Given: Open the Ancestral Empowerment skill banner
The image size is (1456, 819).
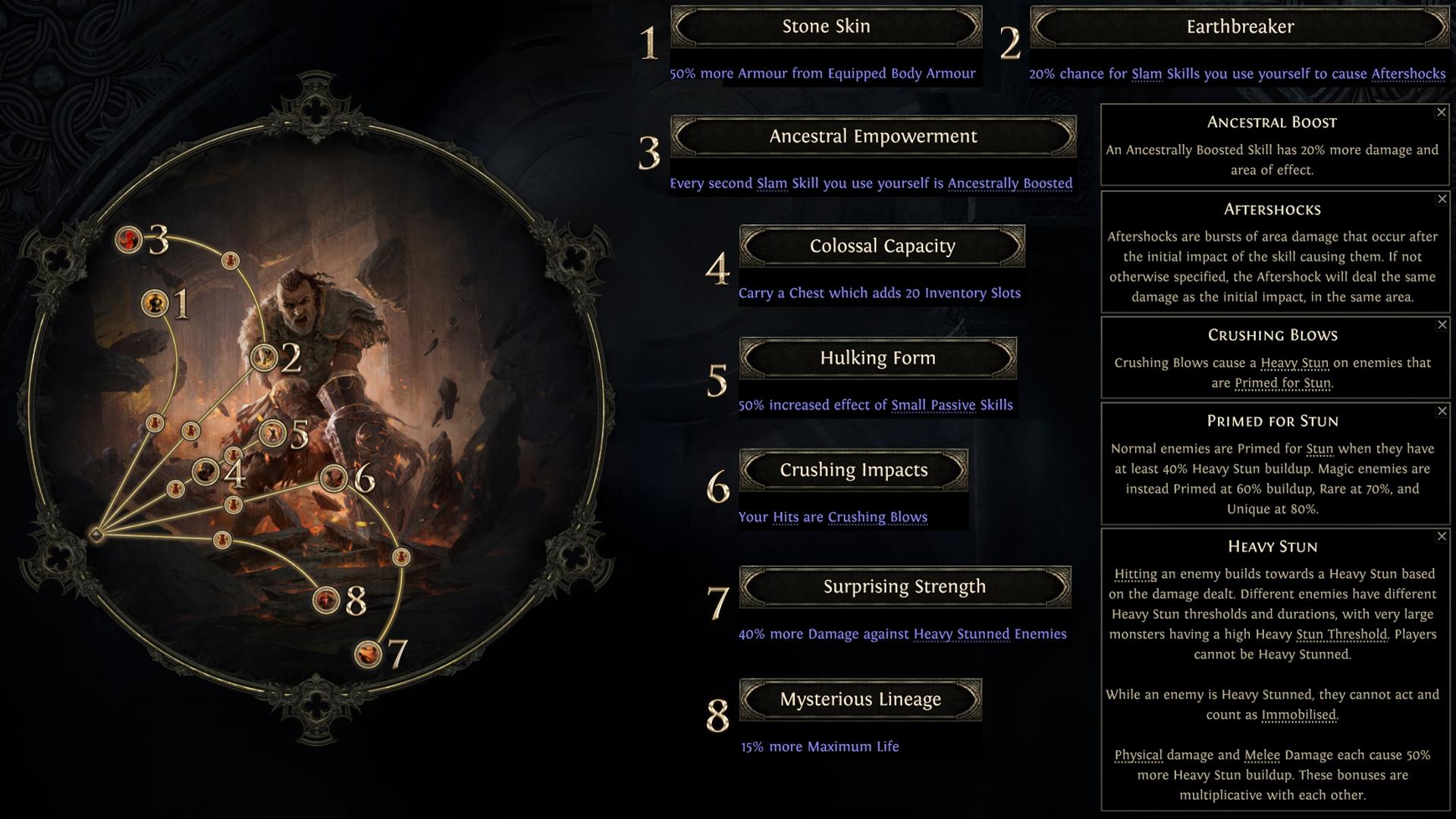Looking at the screenshot, I should [x=873, y=136].
